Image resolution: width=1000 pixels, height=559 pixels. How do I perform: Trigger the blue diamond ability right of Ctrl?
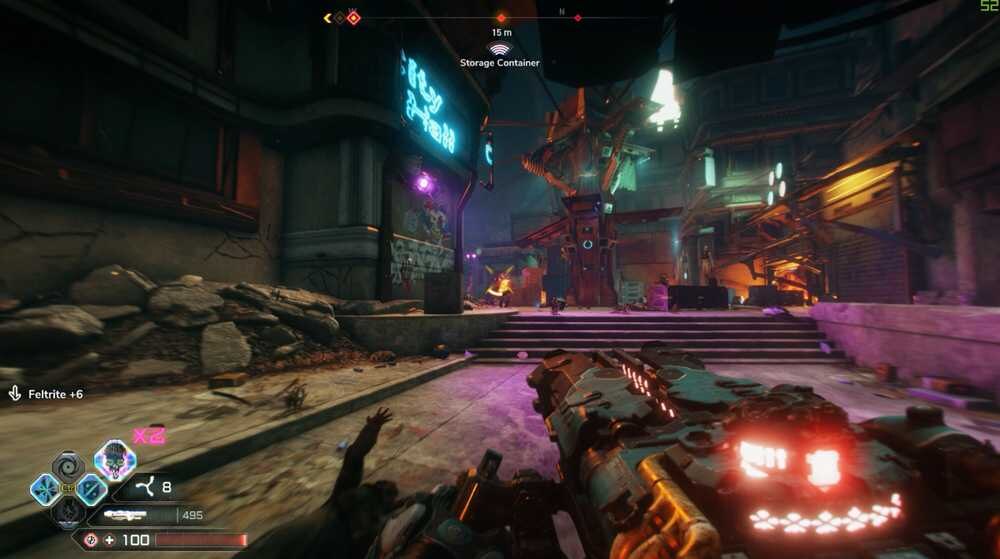(91, 489)
